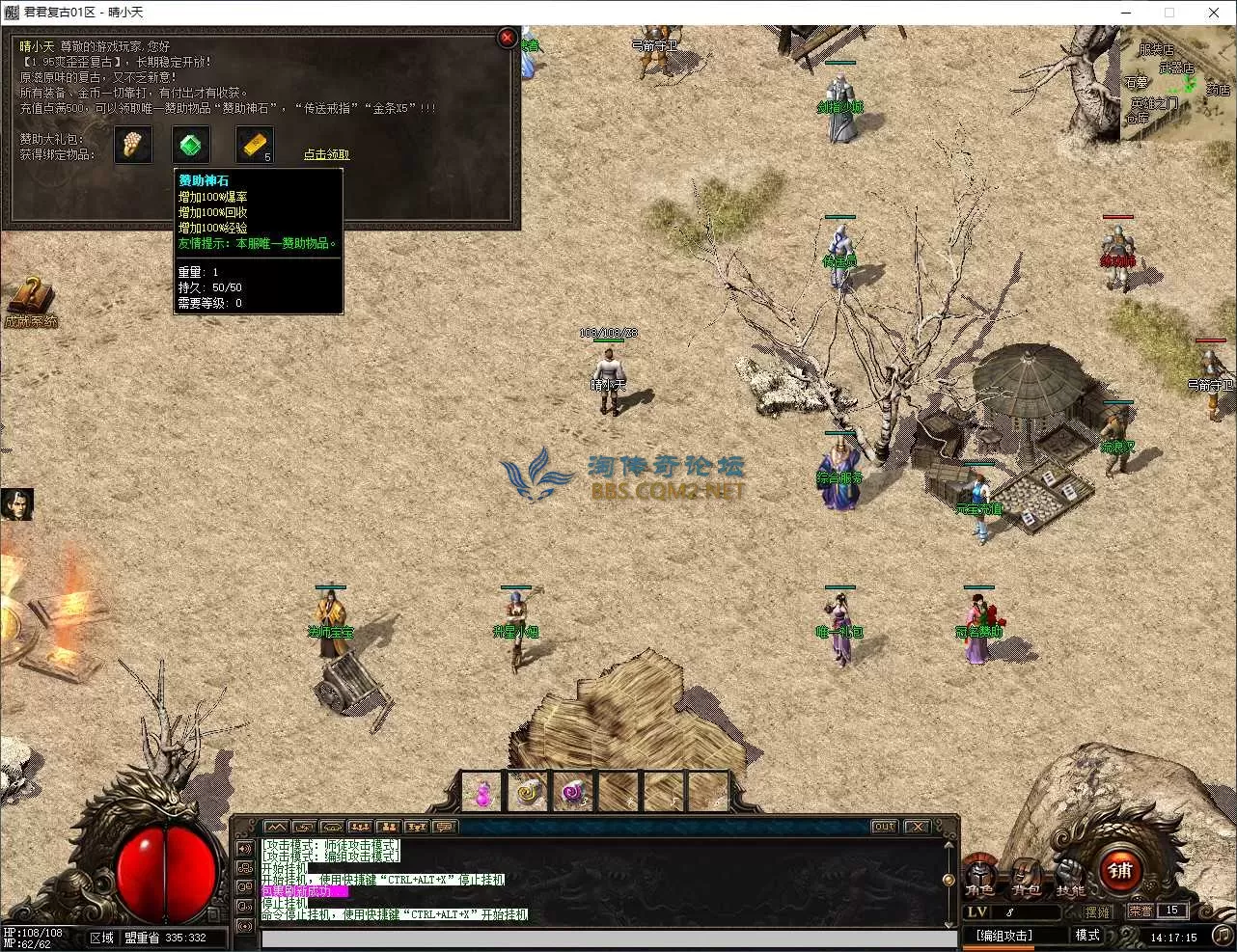Screen dimensions: 1237x952
Task: Select the gold bar reward icon
Action: 254,146
